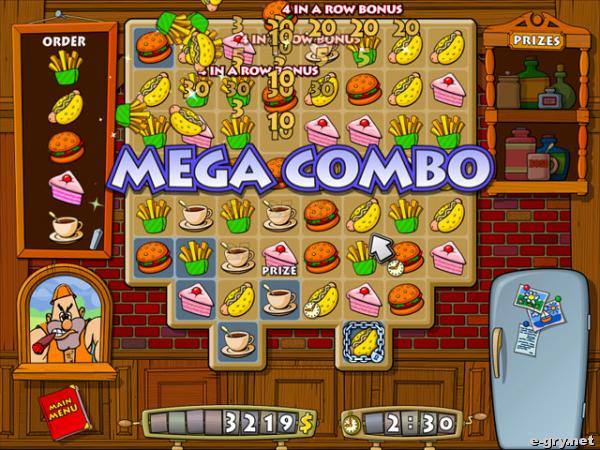
Task: Select the hot dog tile with clock
Action: point(321,298)
